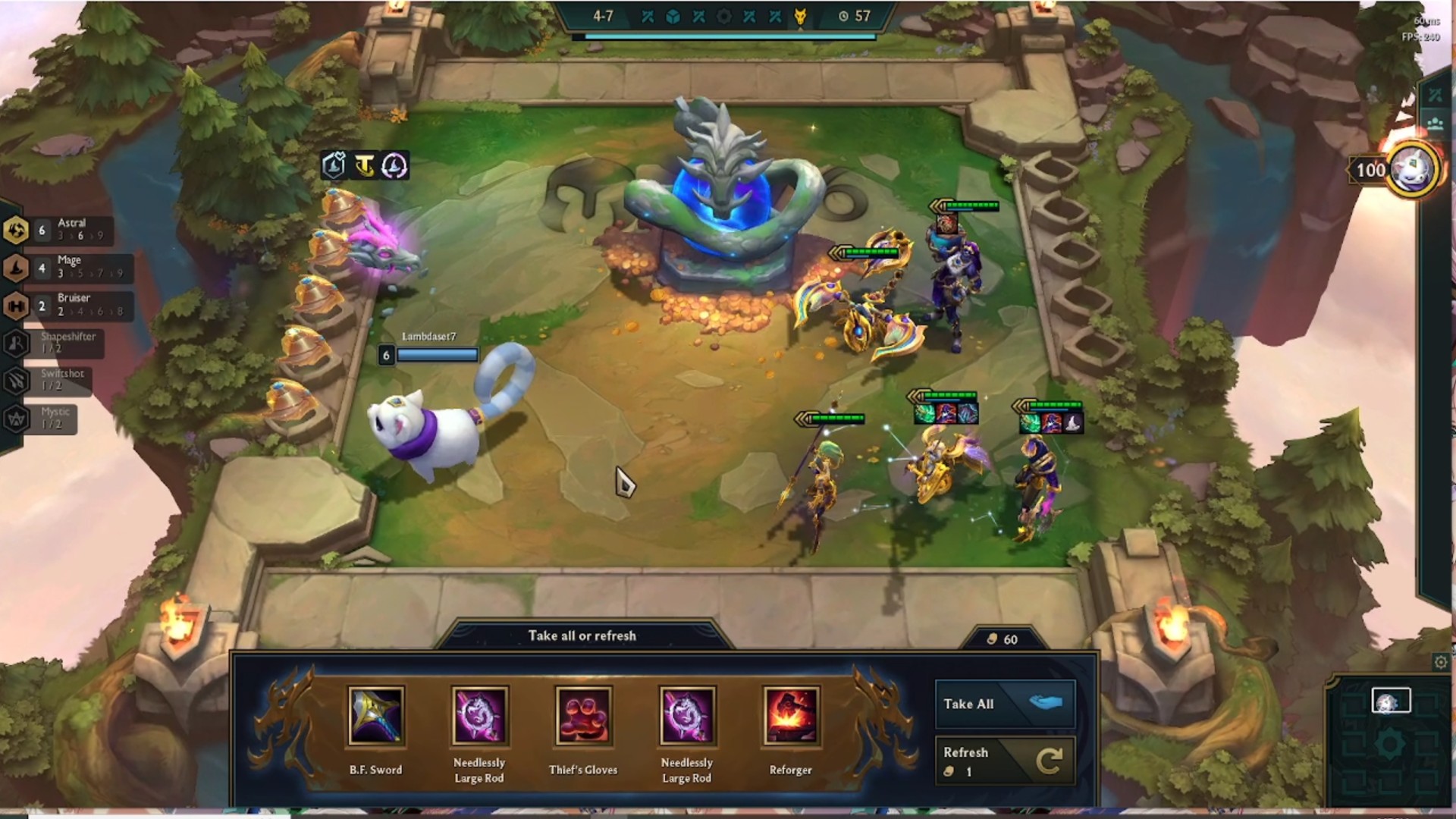Select the Bruiser trait icon

pos(14,304)
